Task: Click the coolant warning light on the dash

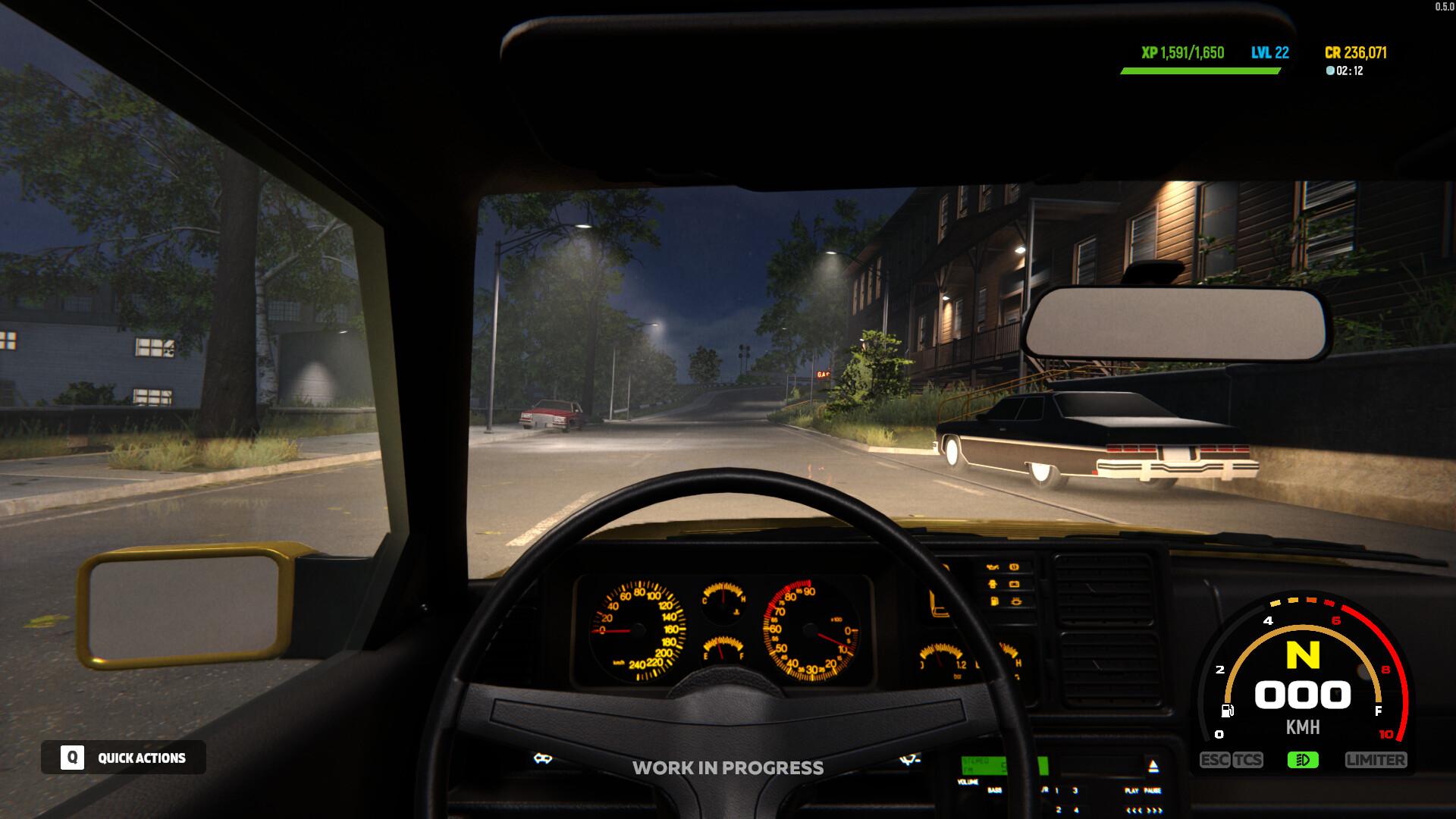Action: coord(1016,601)
